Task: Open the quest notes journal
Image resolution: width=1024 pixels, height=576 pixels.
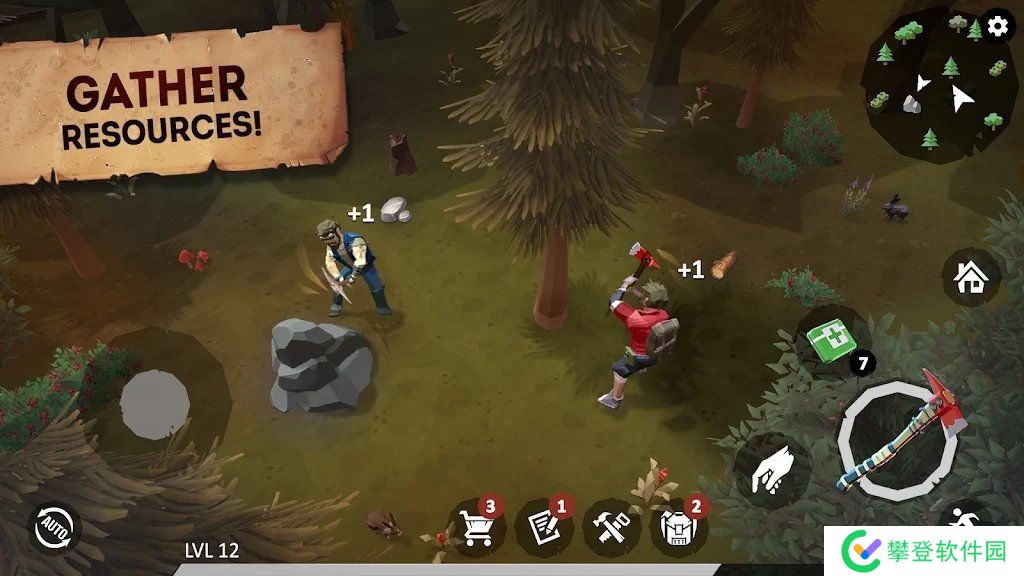Action: pos(543,526)
